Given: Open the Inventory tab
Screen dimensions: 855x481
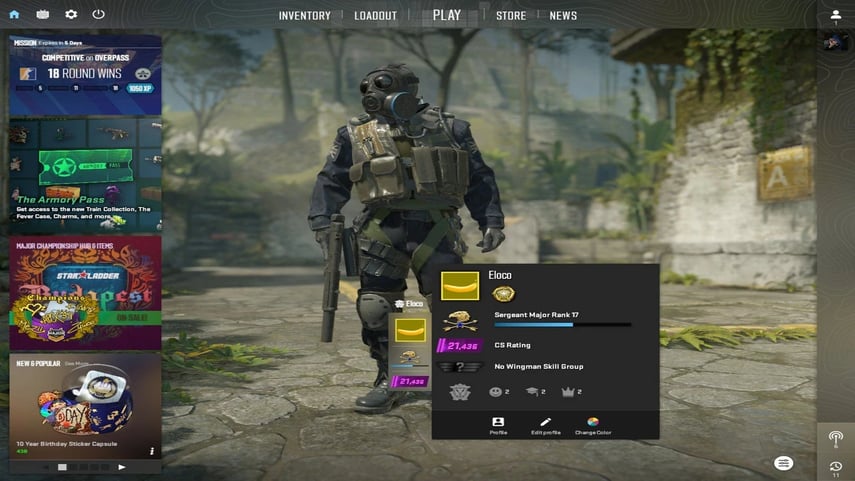Looking at the screenshot, I should [304, 16].
